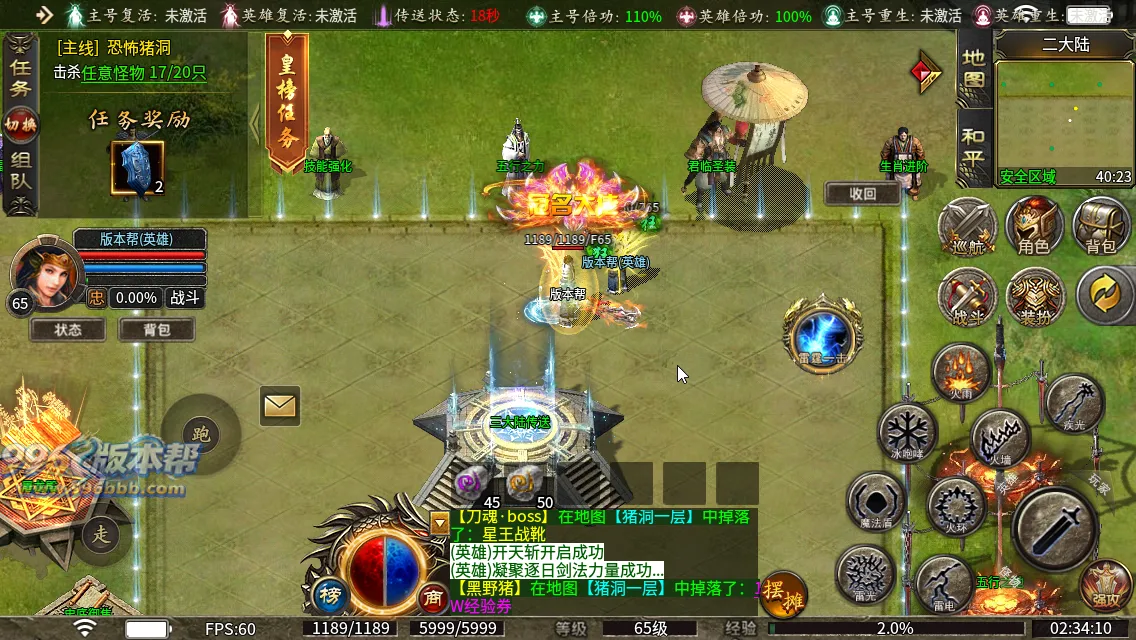The width and height of the screenshot is (1136, 640).
Task: Tap the 战斗 crossed-swords icon
Action: click(x=967, y=296)
